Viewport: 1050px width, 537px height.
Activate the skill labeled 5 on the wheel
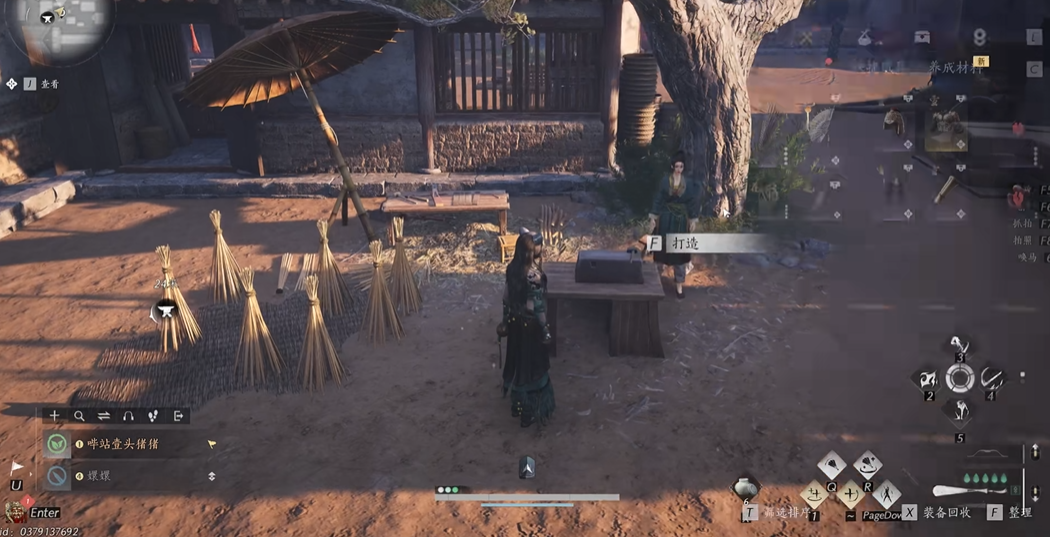960,412
